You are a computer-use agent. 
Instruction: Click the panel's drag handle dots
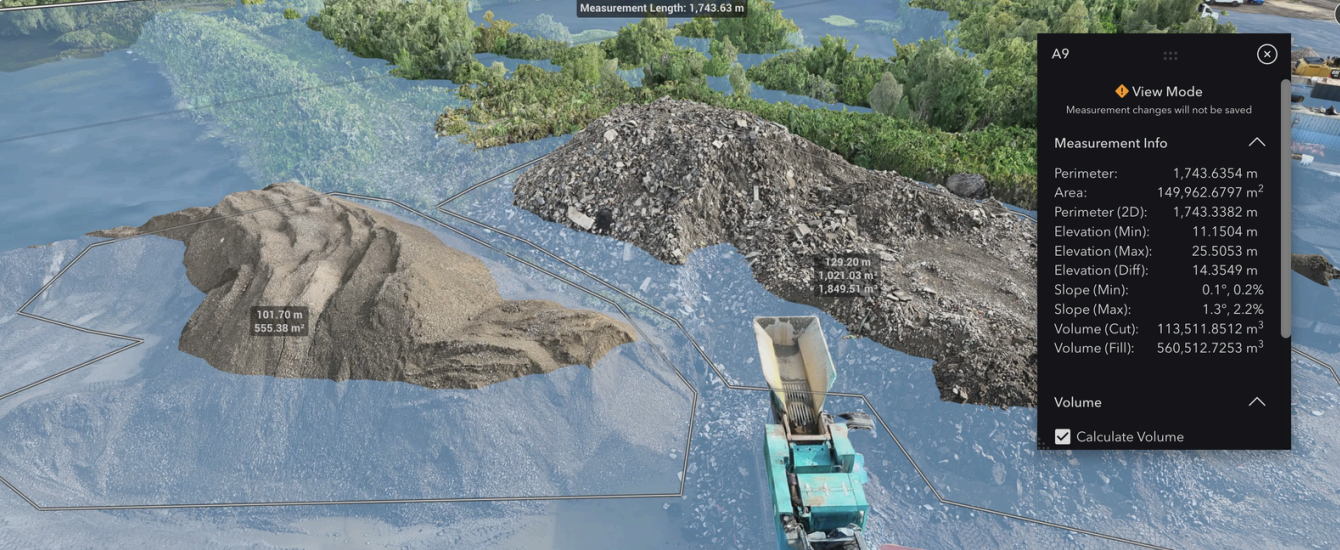click(1170, 55)
